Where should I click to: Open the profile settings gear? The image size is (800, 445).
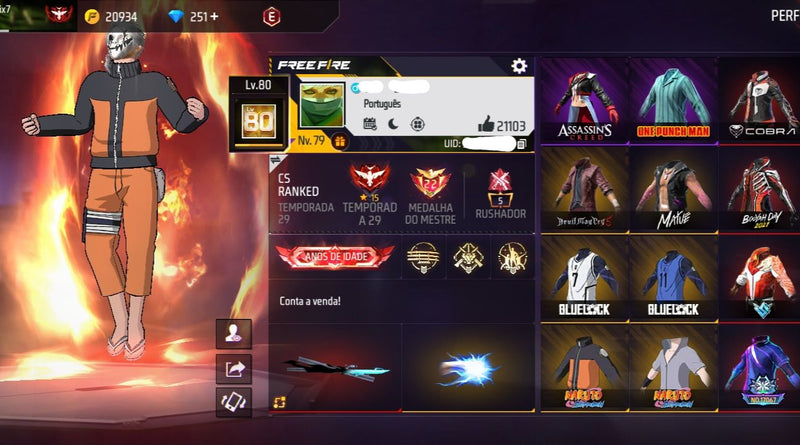pyautogui.click(x=519, y=66)
